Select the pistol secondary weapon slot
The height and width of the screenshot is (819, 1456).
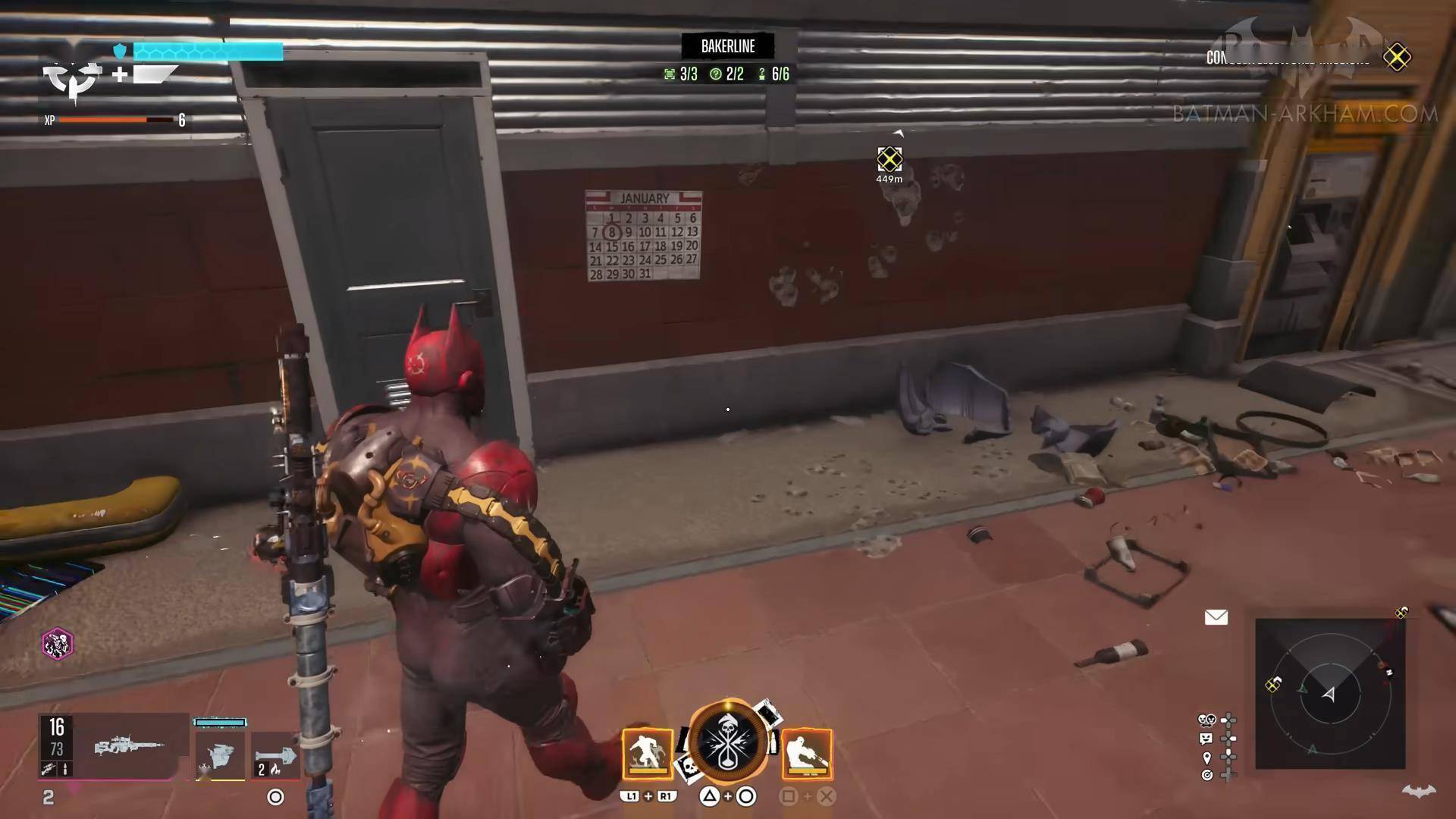tap(220, 754)
